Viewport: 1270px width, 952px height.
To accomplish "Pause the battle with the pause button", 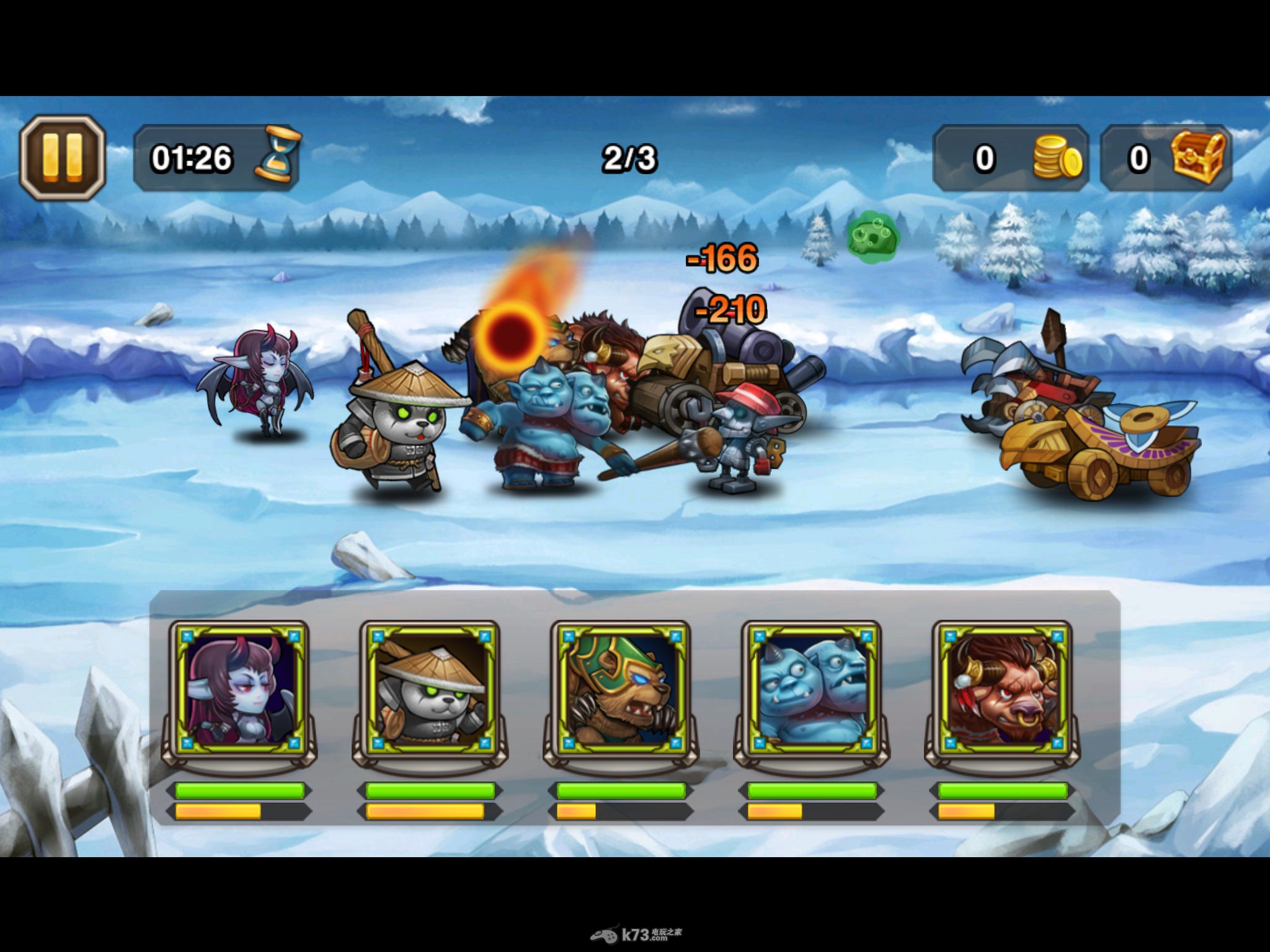I will (x=62, y=157).
